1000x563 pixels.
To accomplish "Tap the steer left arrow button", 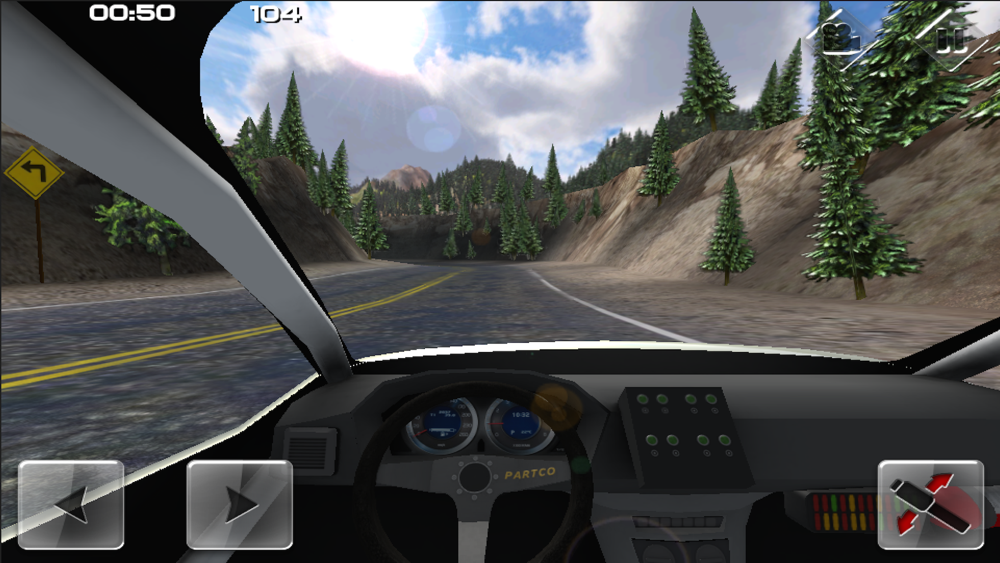I will (x=71, y=504).
